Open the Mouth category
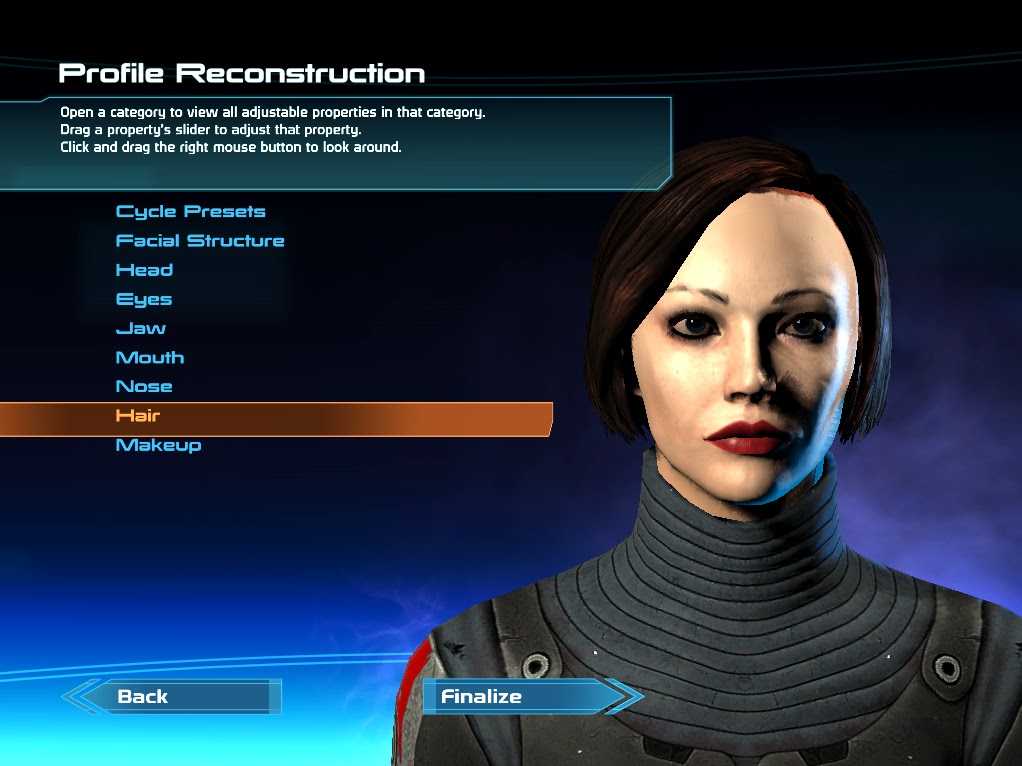This screenshot has height=766, width=1022. tap(150, 357)
